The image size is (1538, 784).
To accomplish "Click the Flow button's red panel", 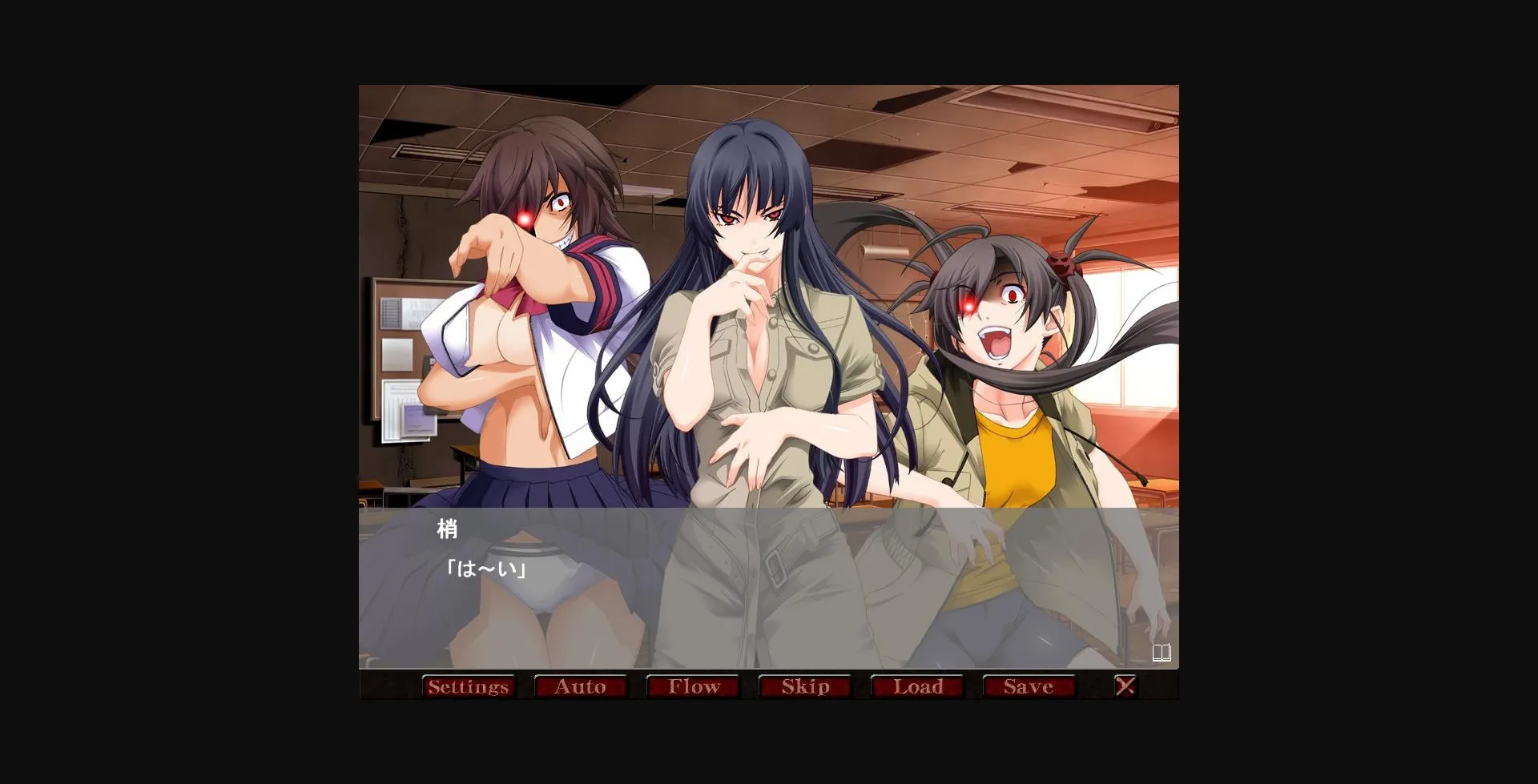I will [x=694, y=686].
